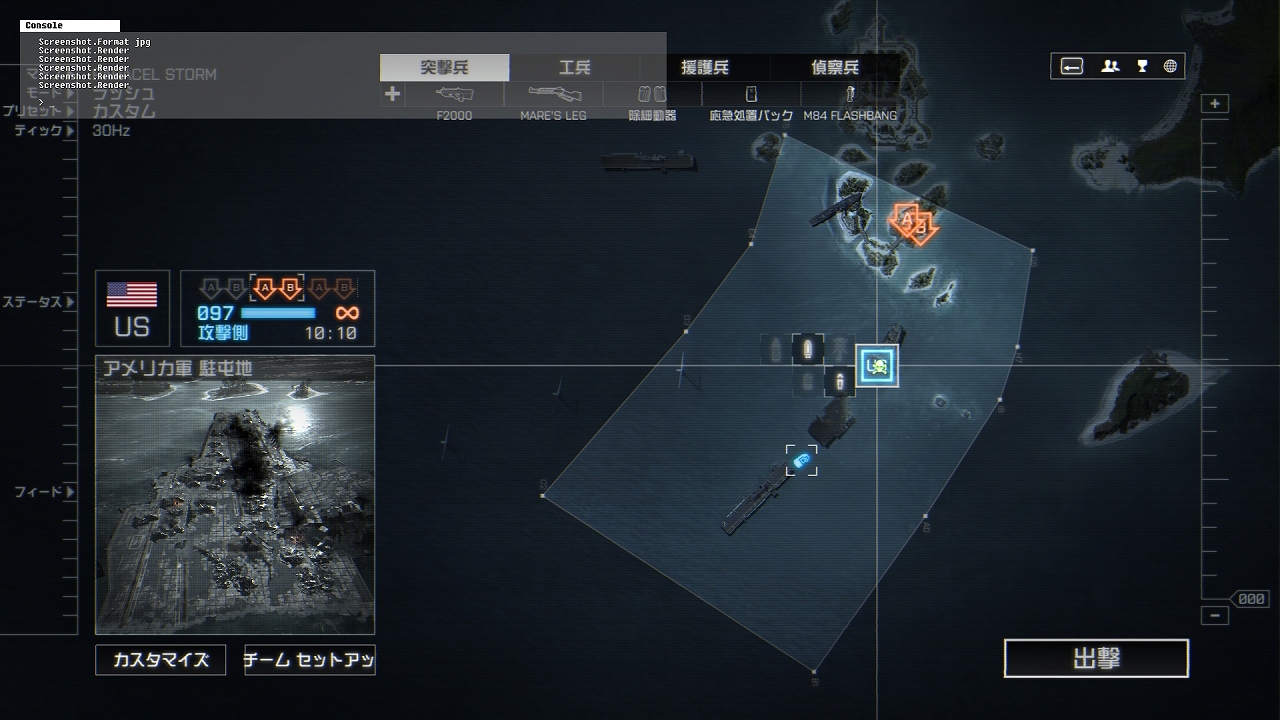Click the plus icon beside the loadout

coord(392,94)
